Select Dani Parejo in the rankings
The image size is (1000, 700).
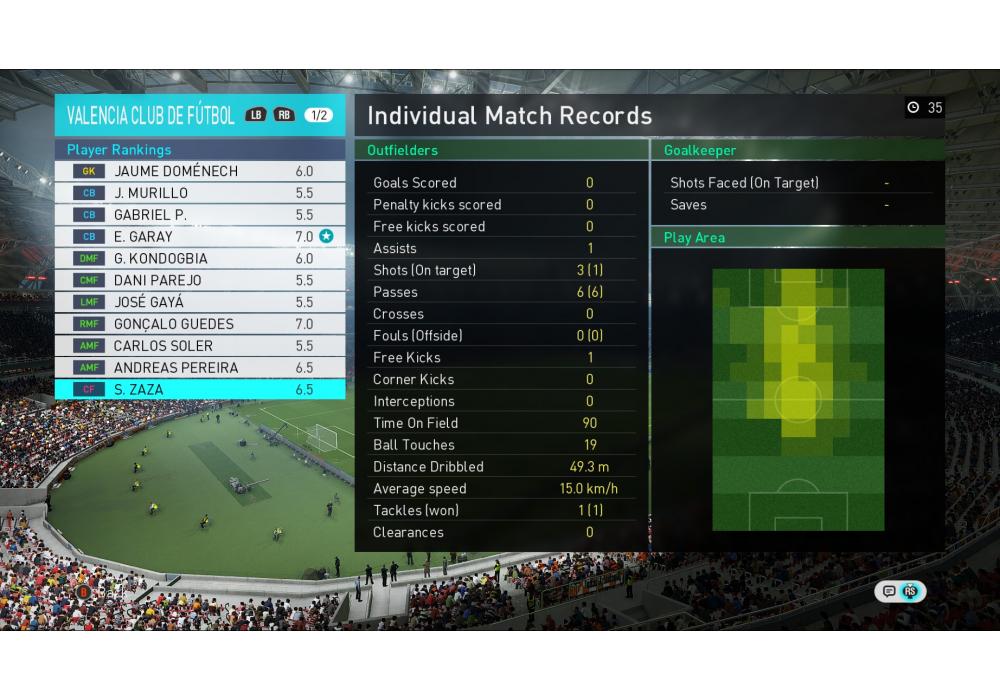[x=200, y=281]
